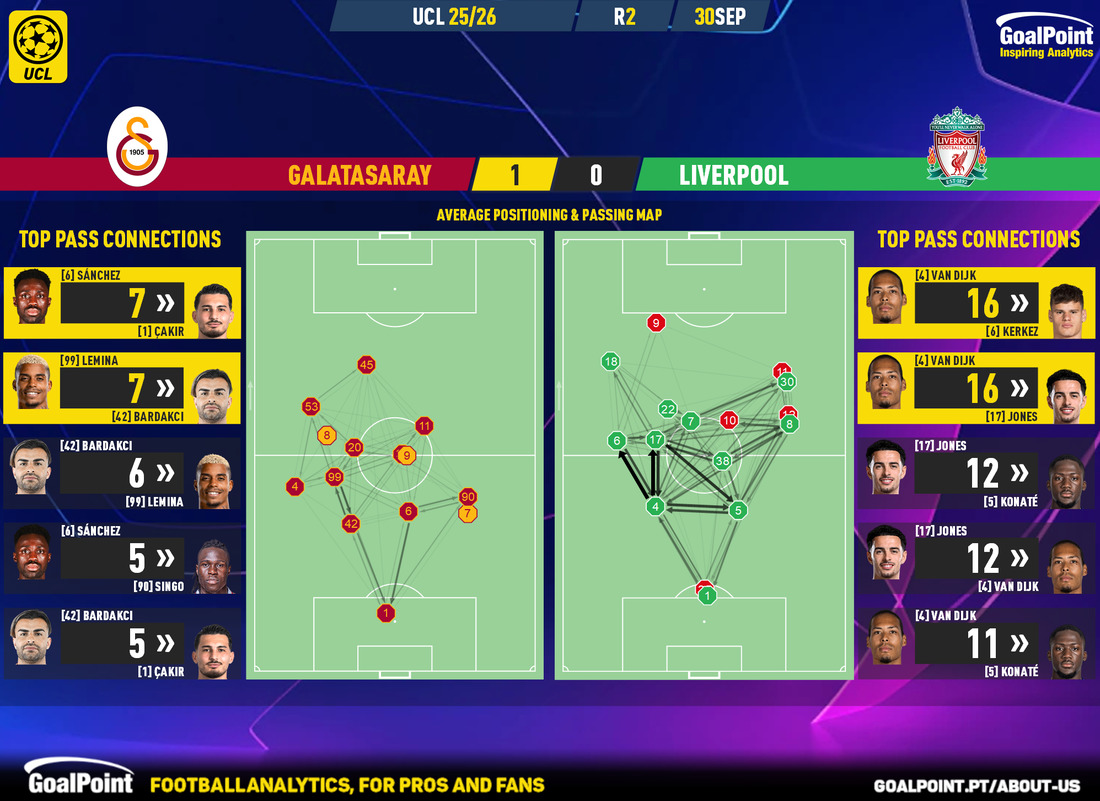Viewport: 1100px width, 801px height.
Task: Click the GoalPoint Inspiring Analytics logo
Action: click(x=1046, y=40)
